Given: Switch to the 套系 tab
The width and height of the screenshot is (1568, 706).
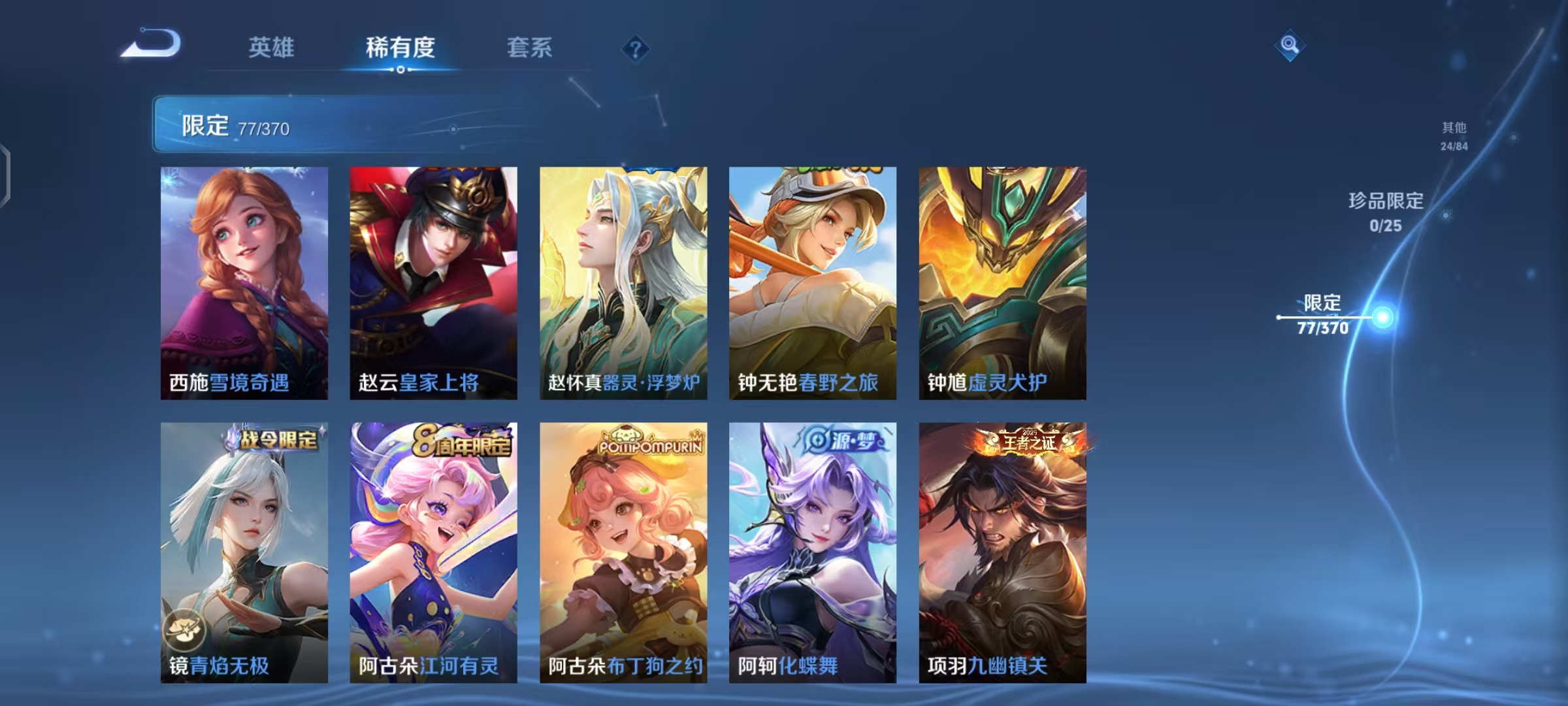Looking at the screenshot, I should pyautogui.click(x=531, y=48).
